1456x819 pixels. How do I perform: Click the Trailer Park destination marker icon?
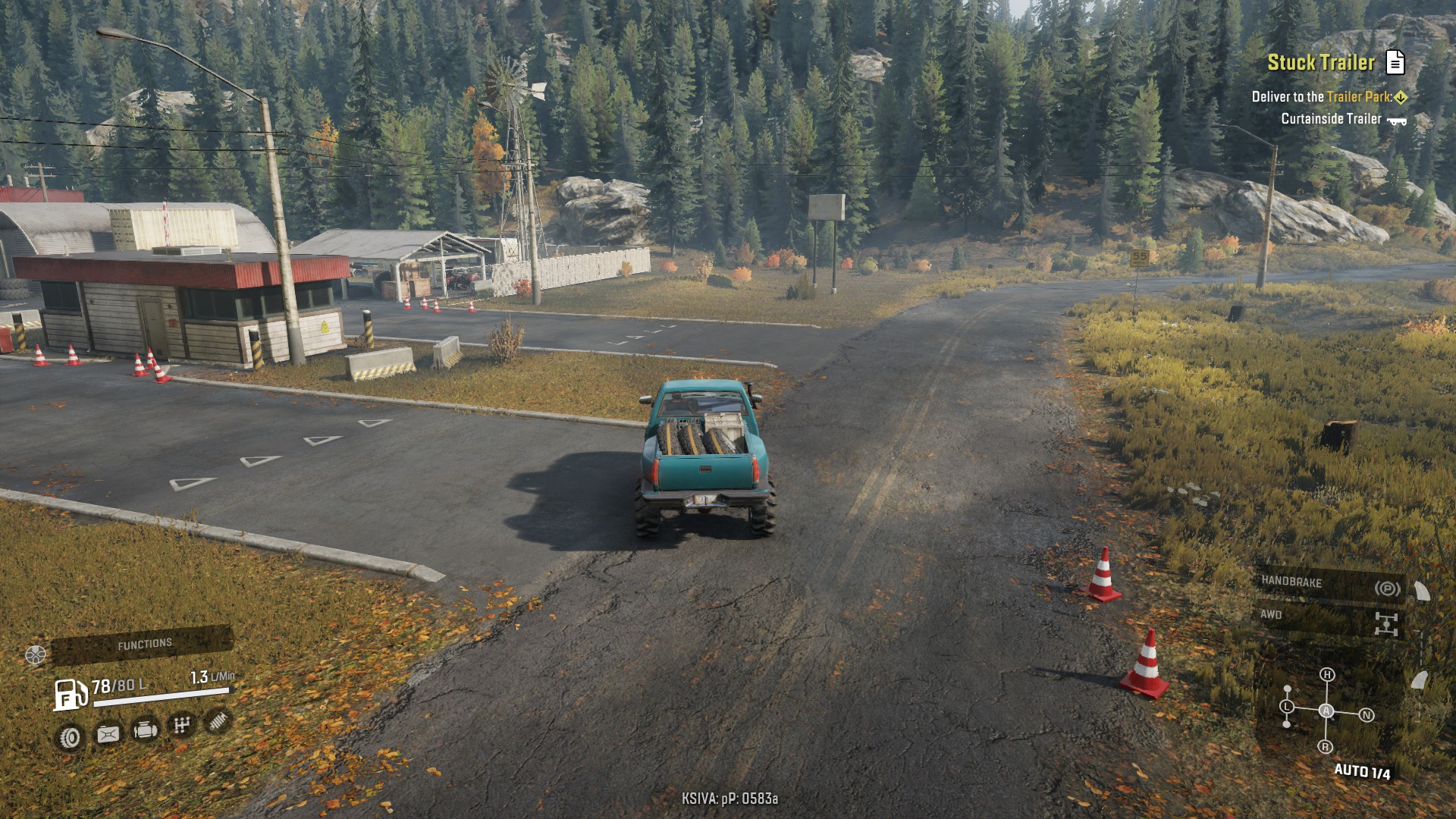tap(1401, 97)
